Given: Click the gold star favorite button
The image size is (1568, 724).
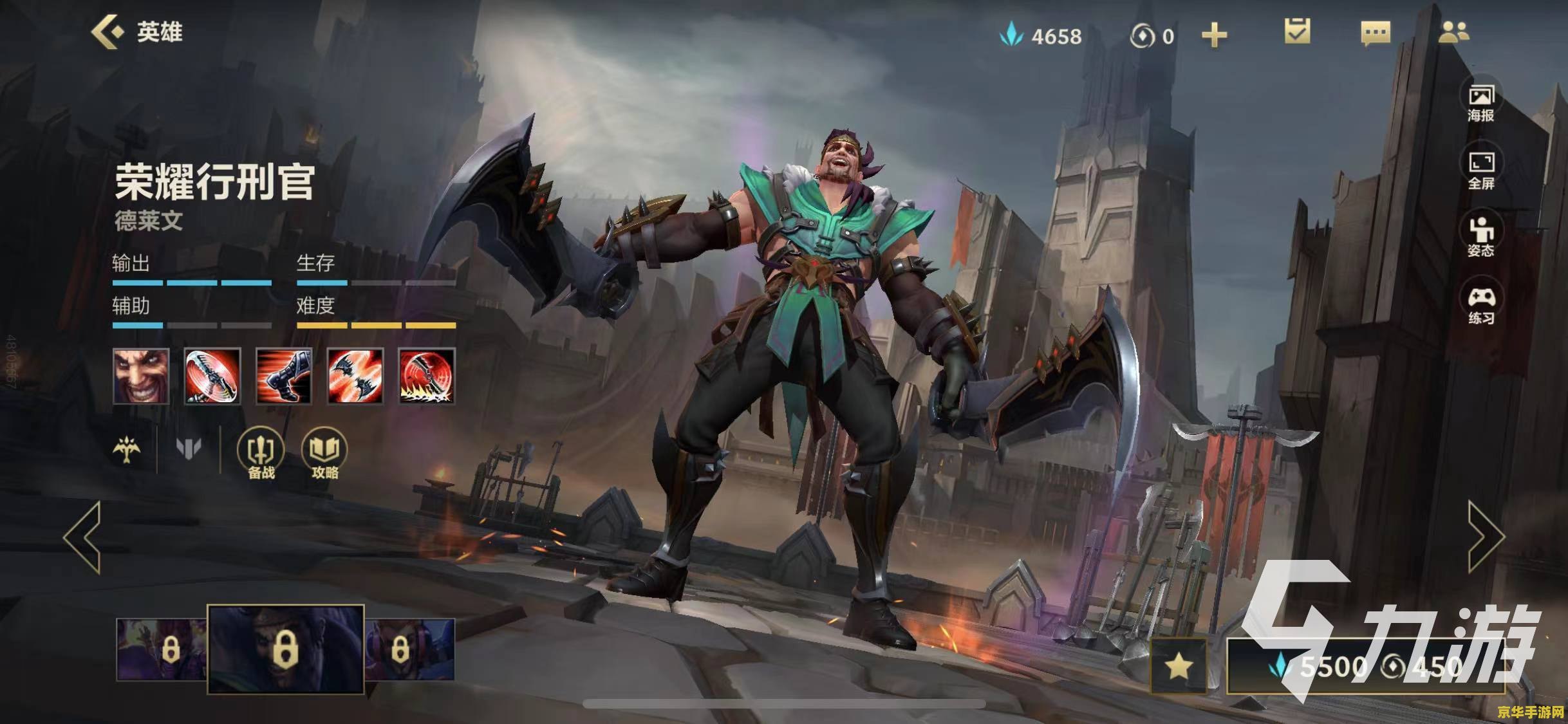Looking at the screenshot, I should click(1179, 666).
